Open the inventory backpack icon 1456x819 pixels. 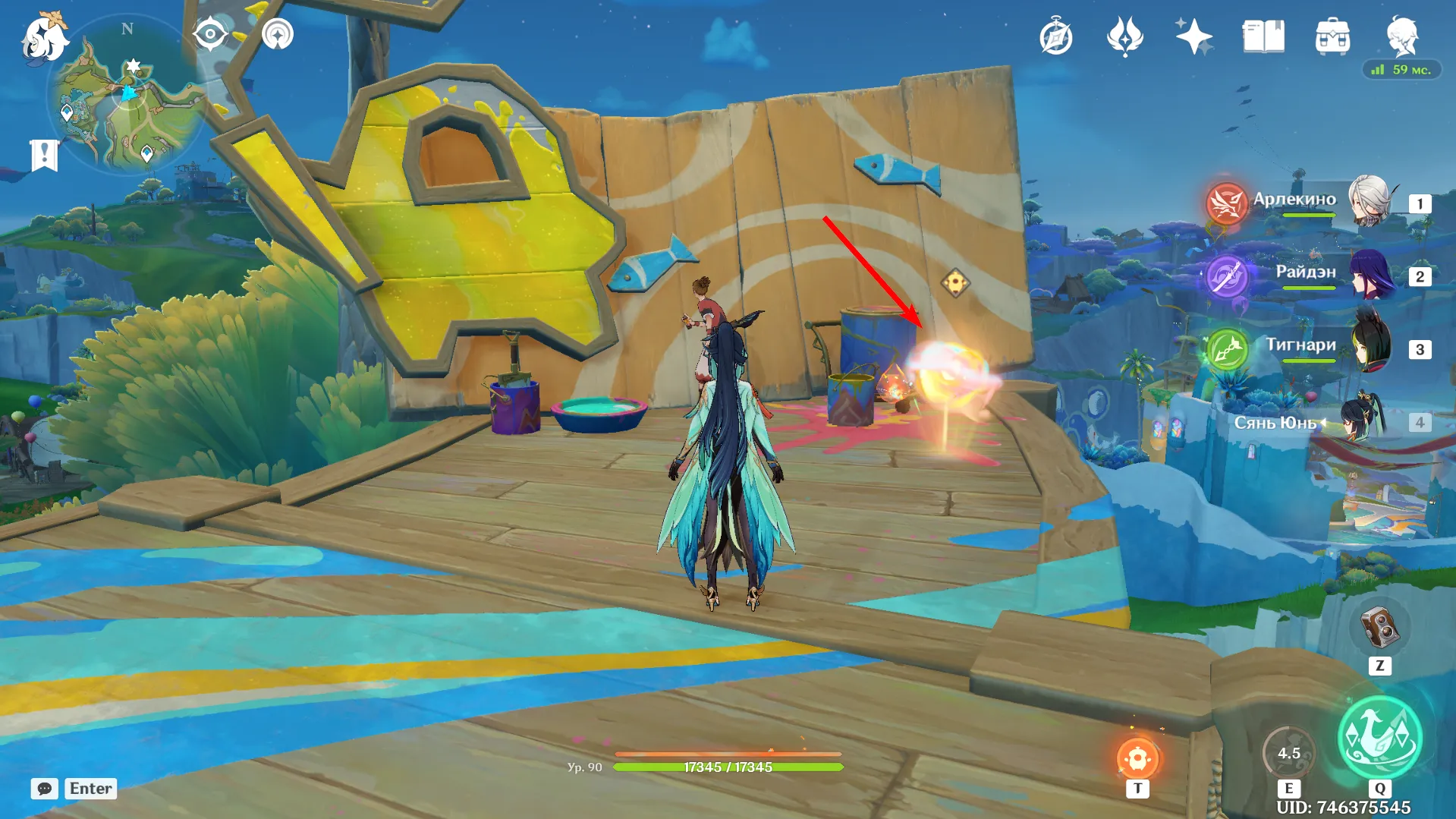1332,36
